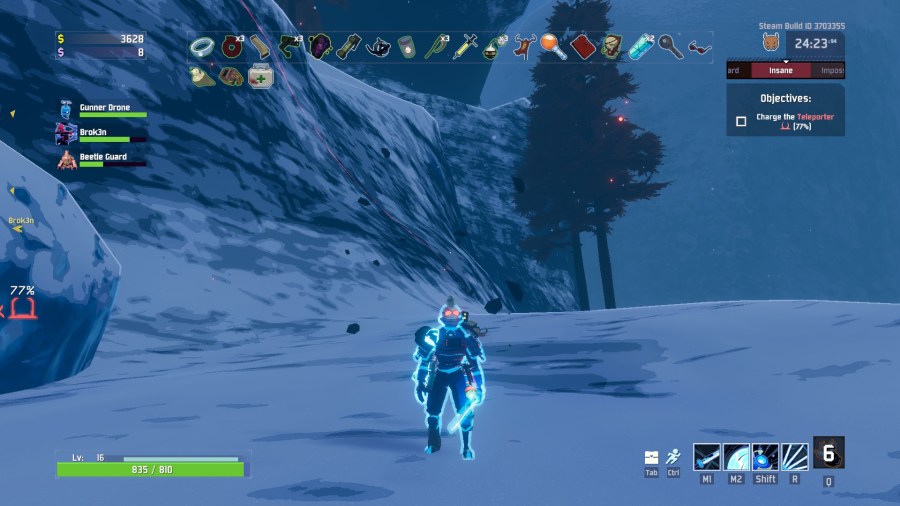Tick the Charge the Teleporter objective checkbox
900x506 pixels.
pyautogui.click(x=741, y=121)
